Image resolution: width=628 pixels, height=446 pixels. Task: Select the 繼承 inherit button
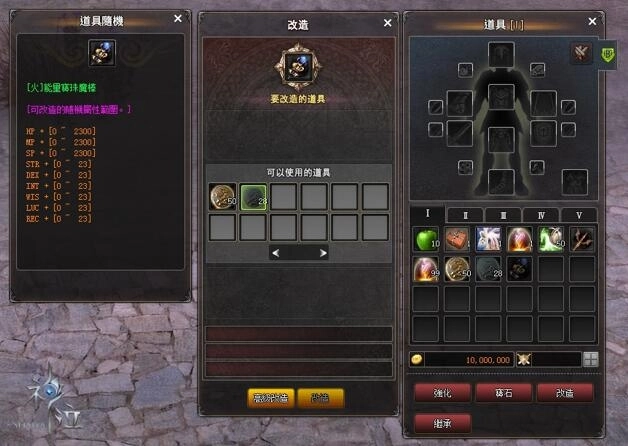click(442, 421)
